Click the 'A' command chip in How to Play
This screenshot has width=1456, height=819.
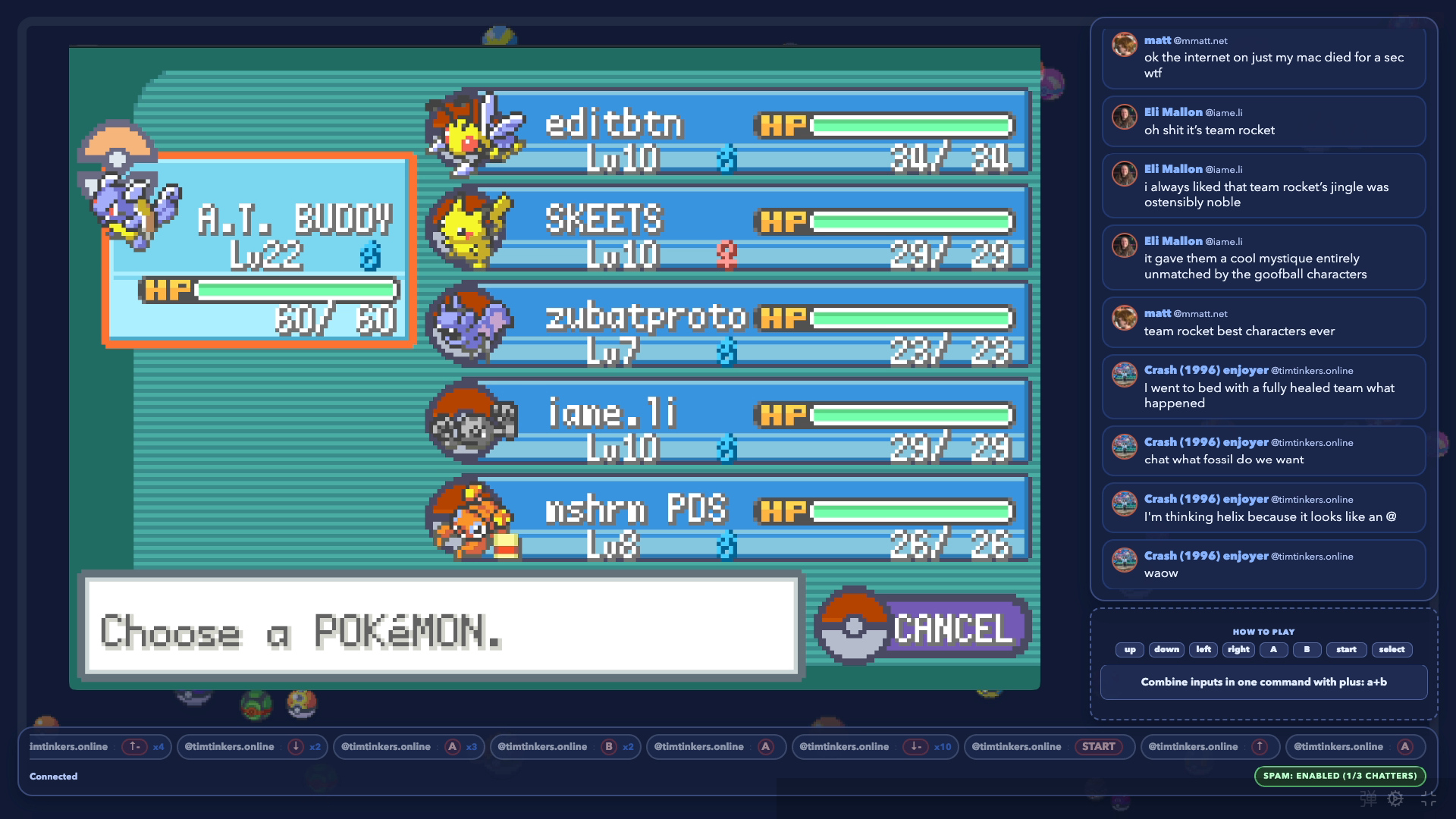(1274, 650)
